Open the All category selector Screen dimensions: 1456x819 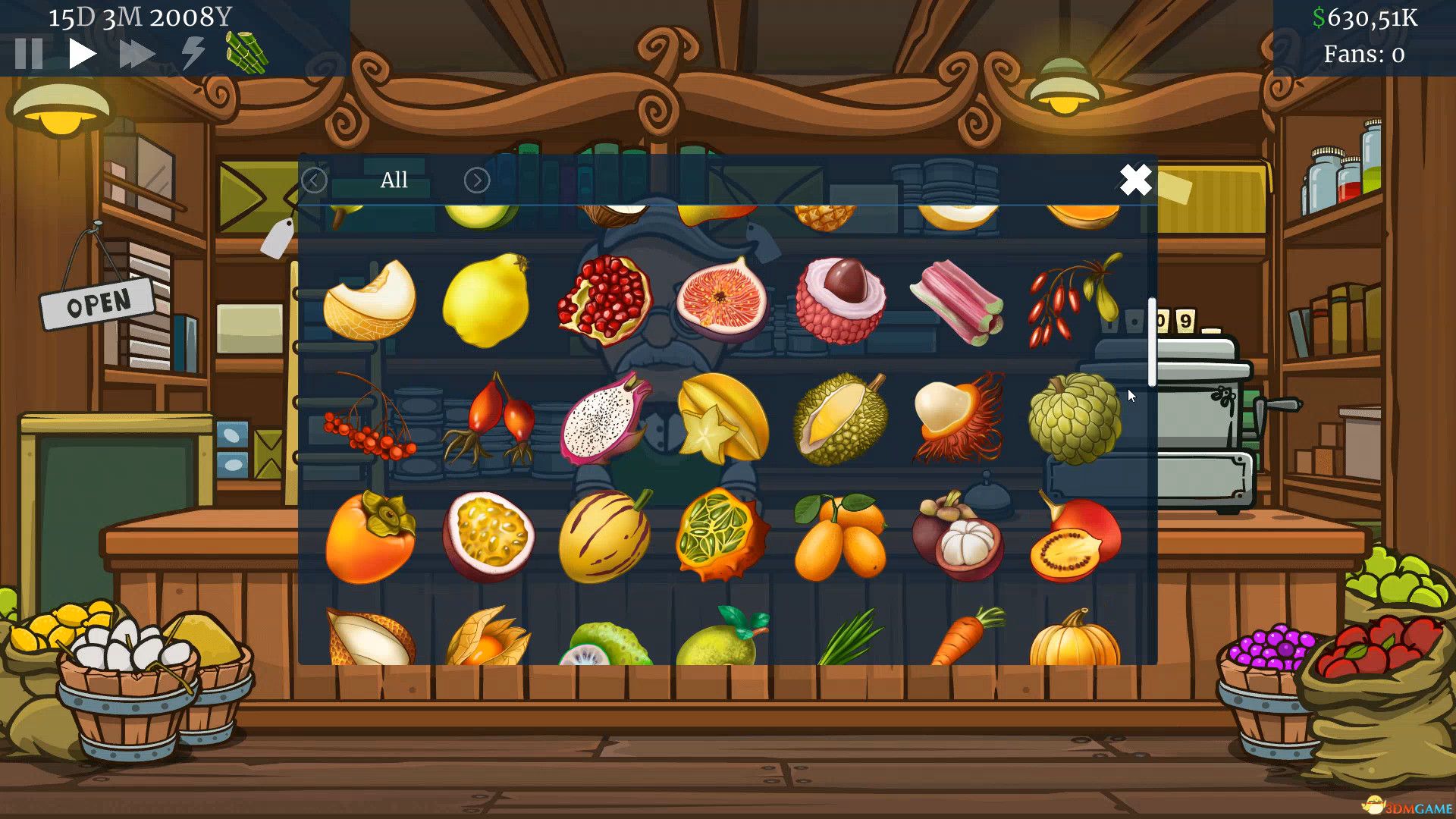[394, 180]
